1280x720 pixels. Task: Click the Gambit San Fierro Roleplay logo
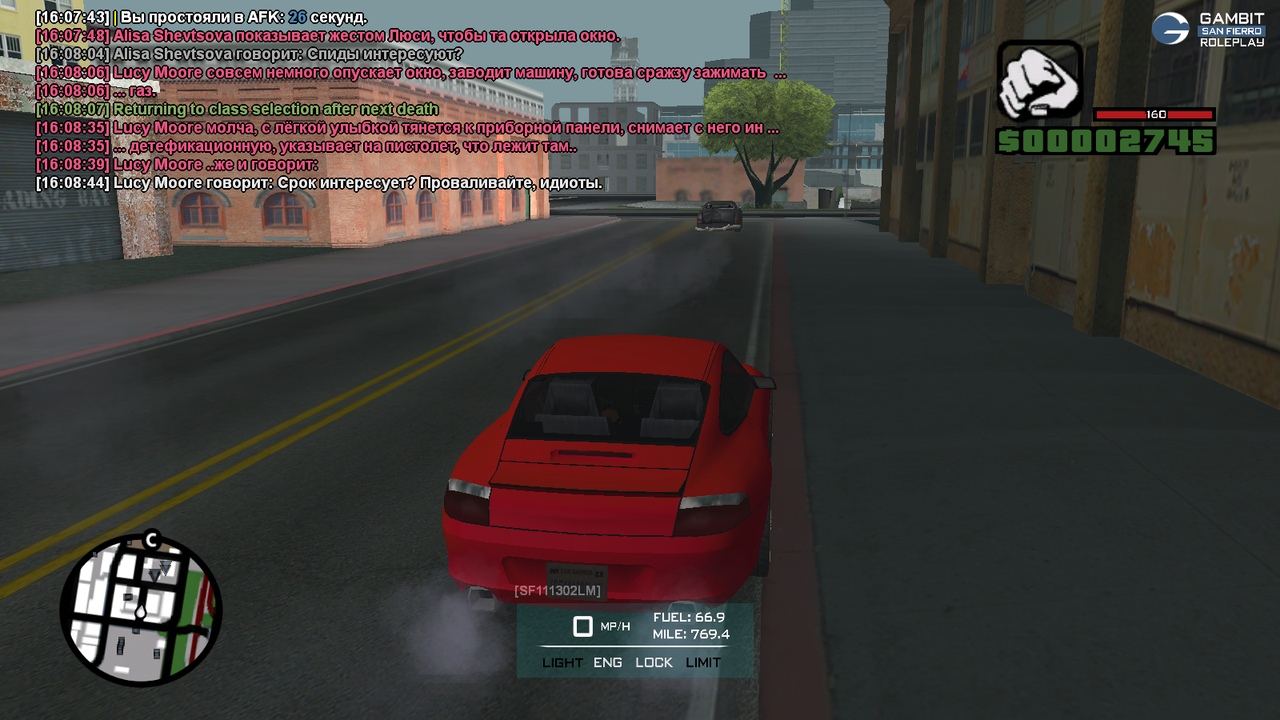pyautogui.click(x=1208, y=29)
